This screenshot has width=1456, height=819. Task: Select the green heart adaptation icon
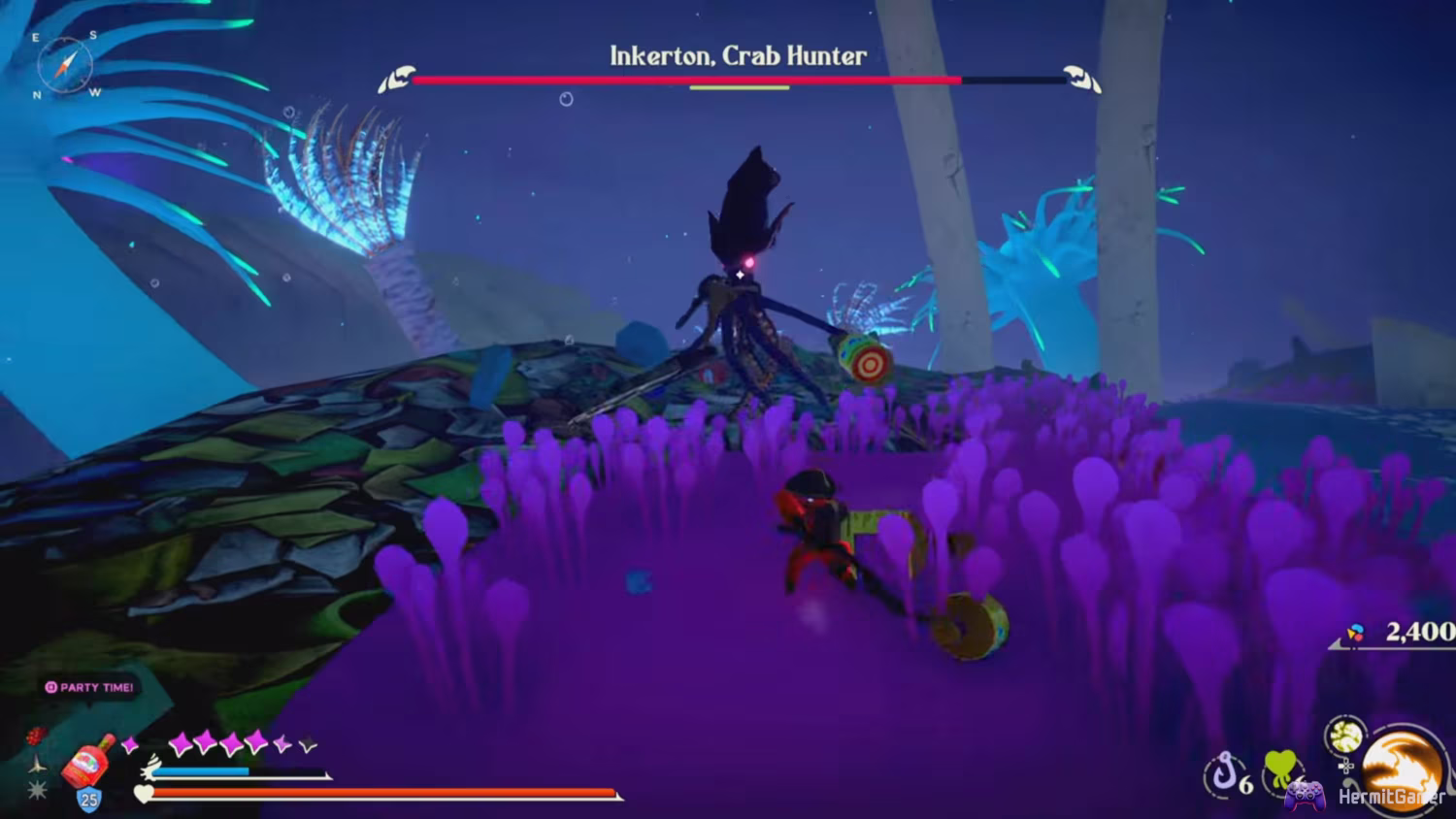click(1281, 767)
